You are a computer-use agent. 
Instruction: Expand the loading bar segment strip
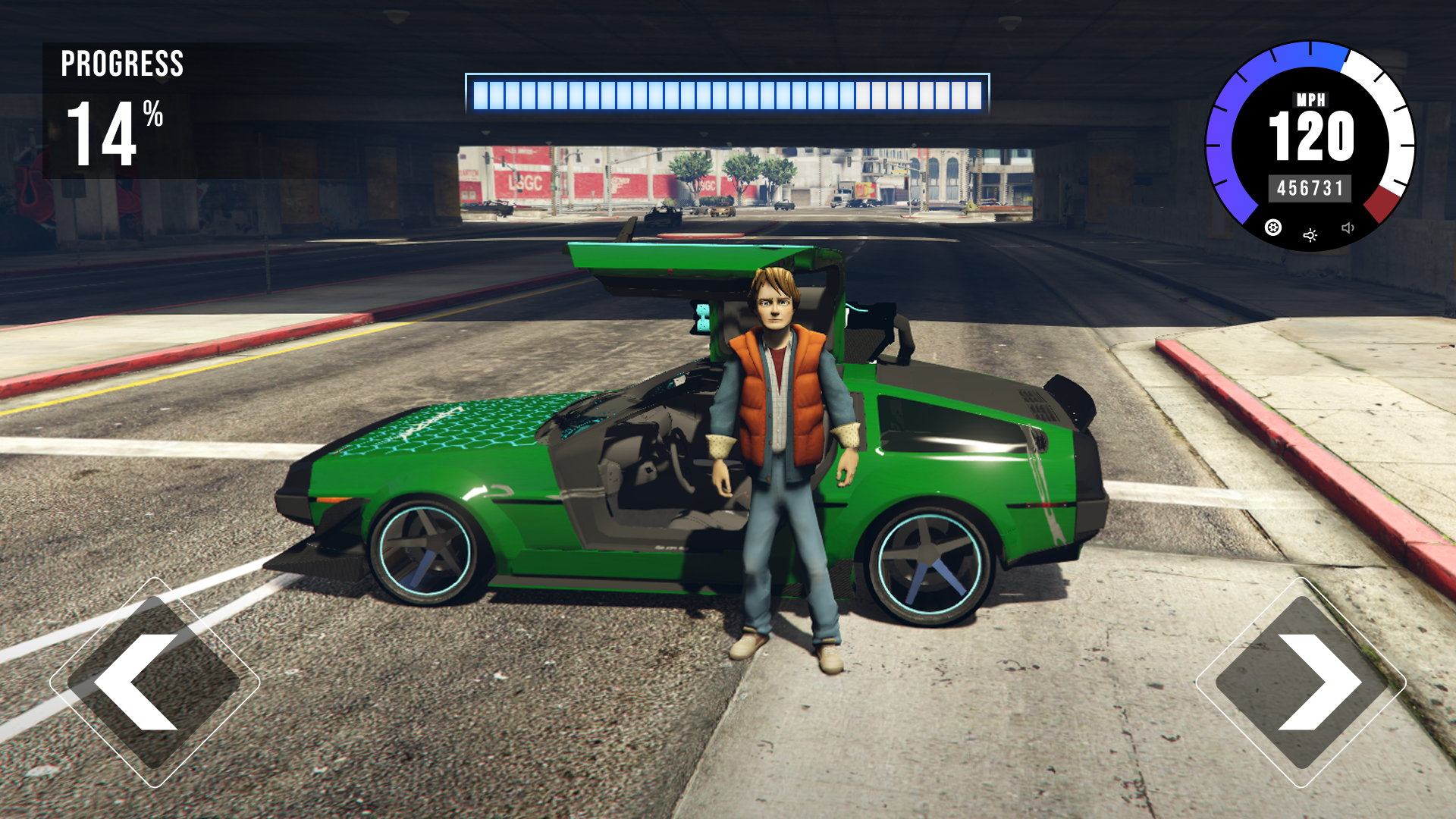[728, 93]
